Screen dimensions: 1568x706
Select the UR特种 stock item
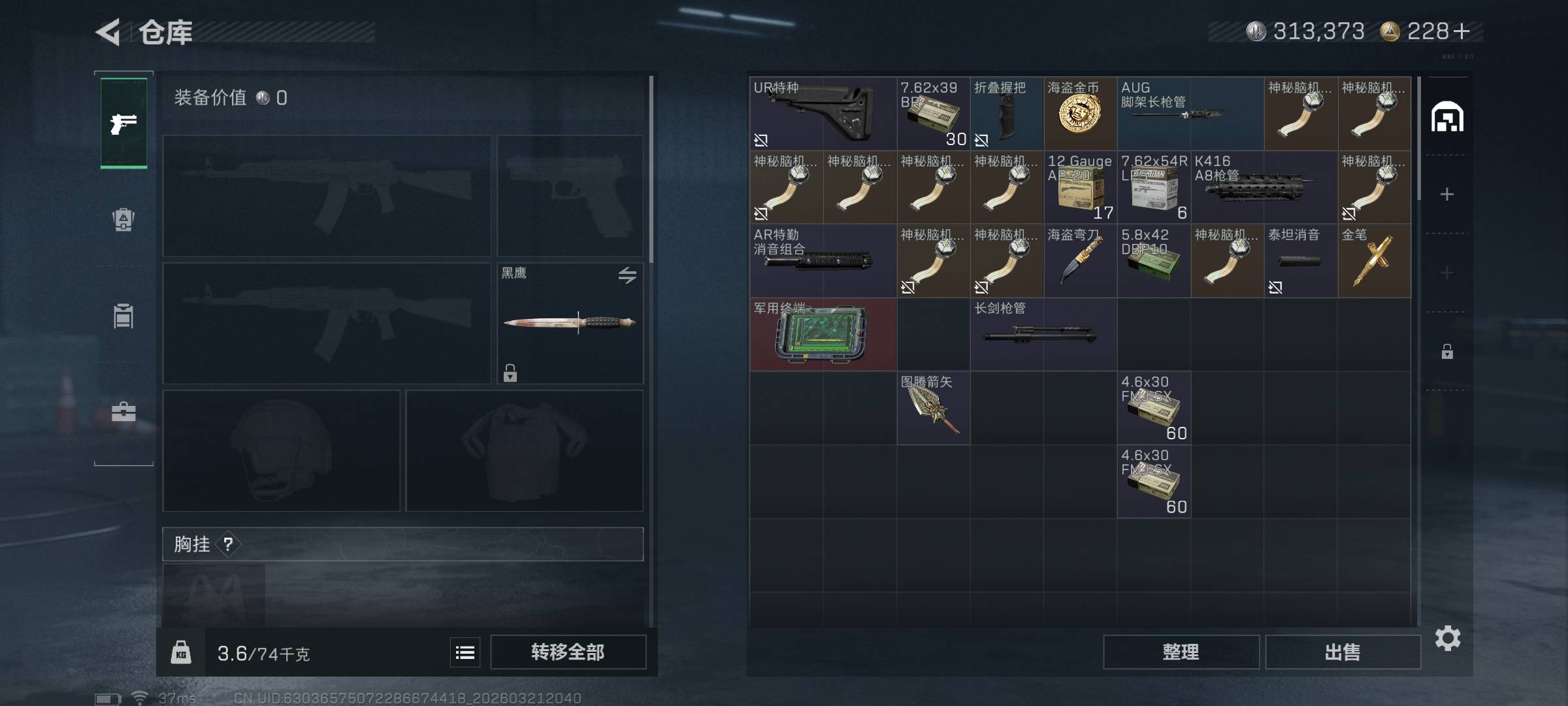823,114
